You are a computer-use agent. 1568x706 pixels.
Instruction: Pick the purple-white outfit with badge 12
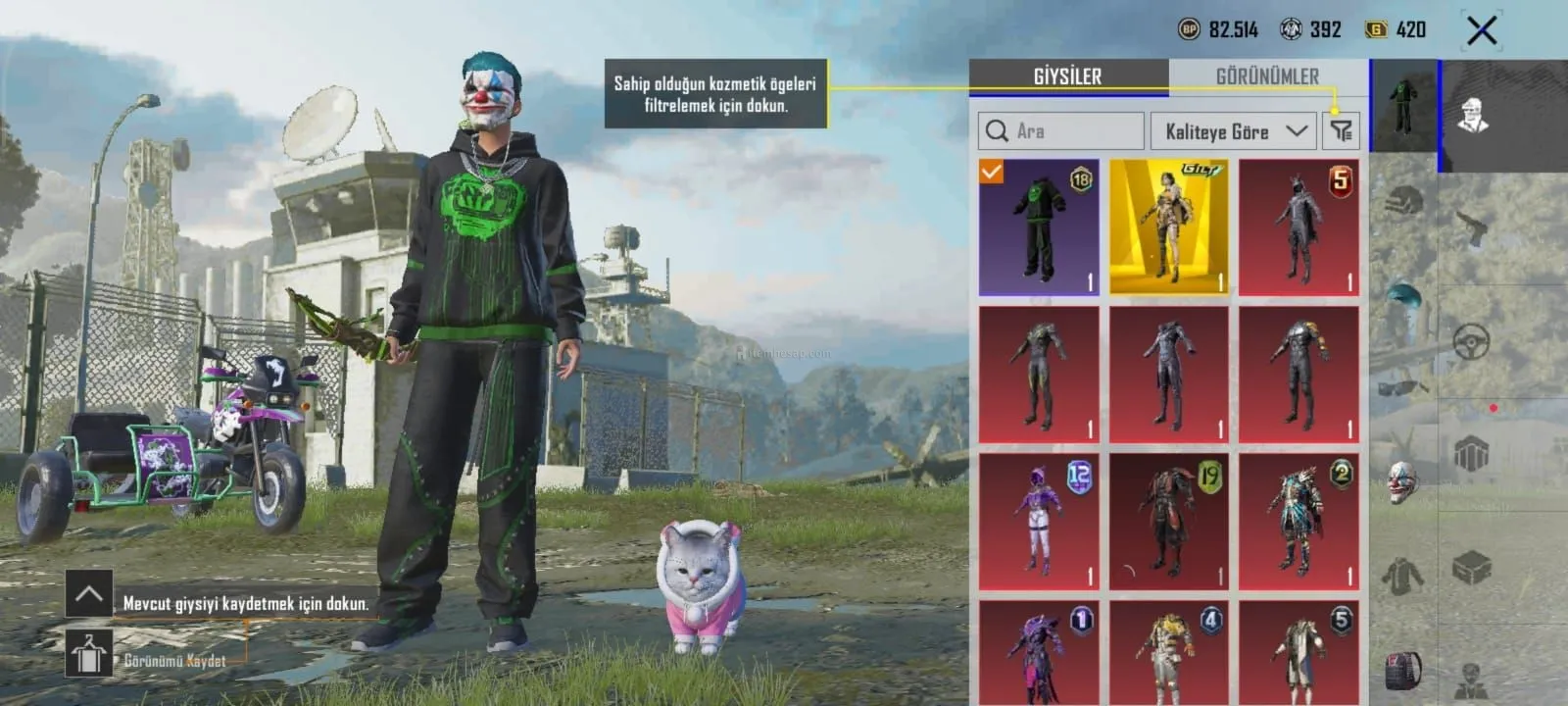1039,521
